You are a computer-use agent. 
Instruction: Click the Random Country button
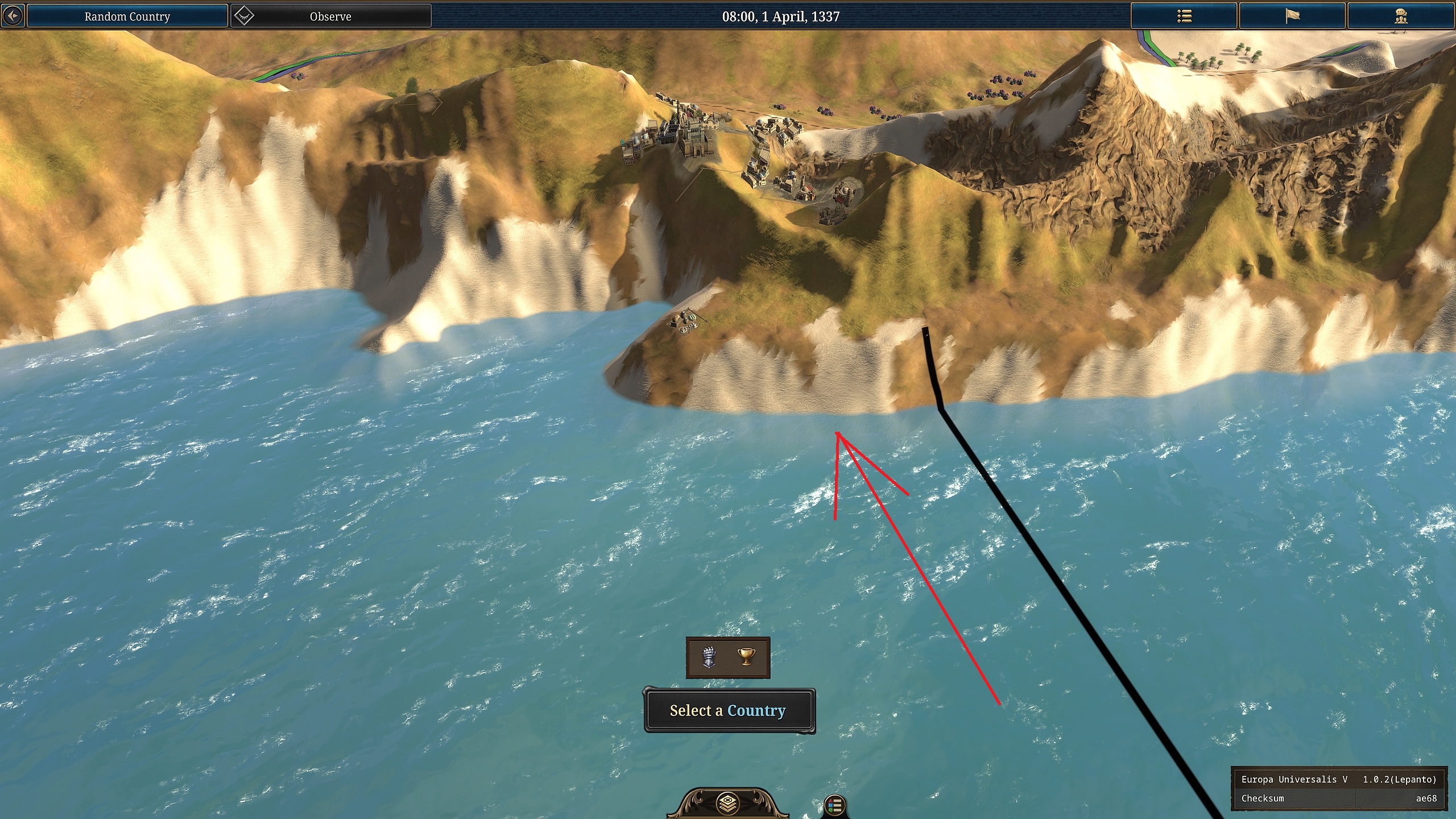tap(126, 16)
